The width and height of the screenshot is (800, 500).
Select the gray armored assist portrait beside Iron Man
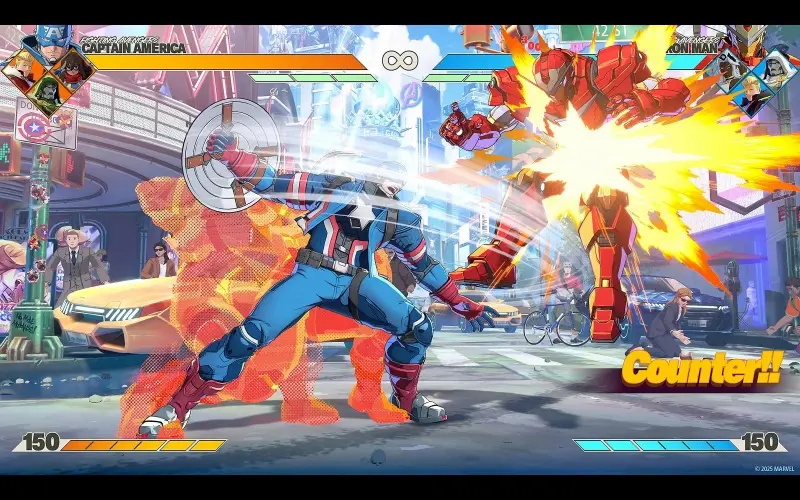click(728, 68)
